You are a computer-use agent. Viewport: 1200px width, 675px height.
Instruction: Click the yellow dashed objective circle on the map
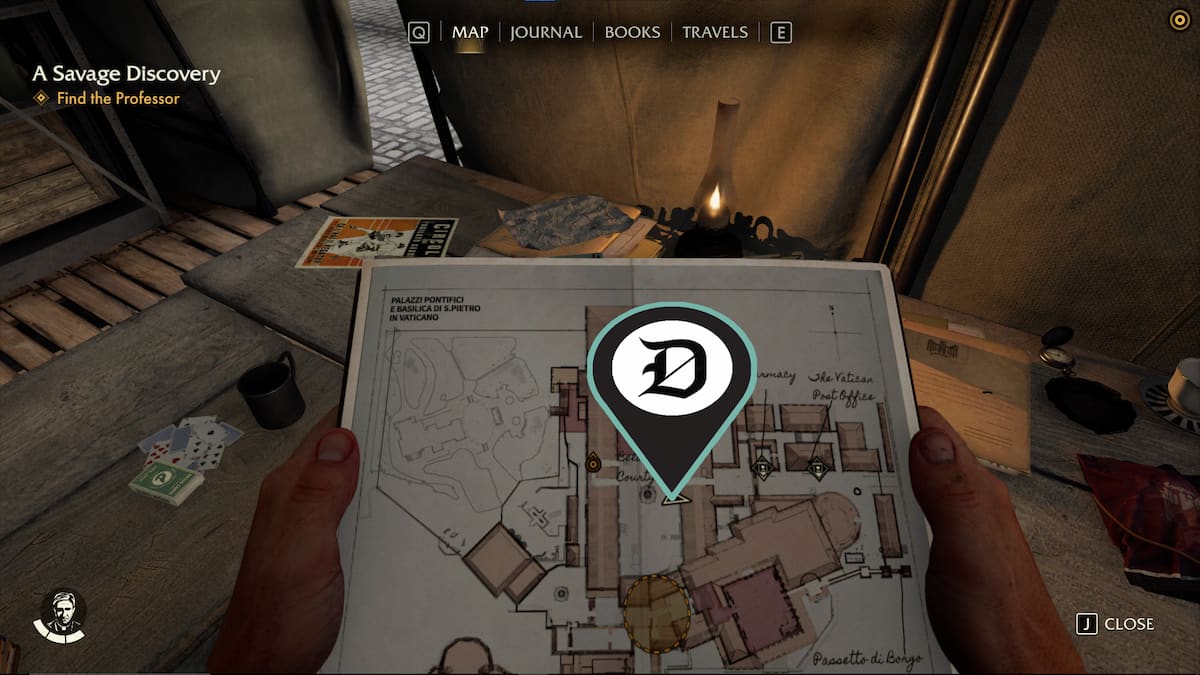(x=656, y=613)
